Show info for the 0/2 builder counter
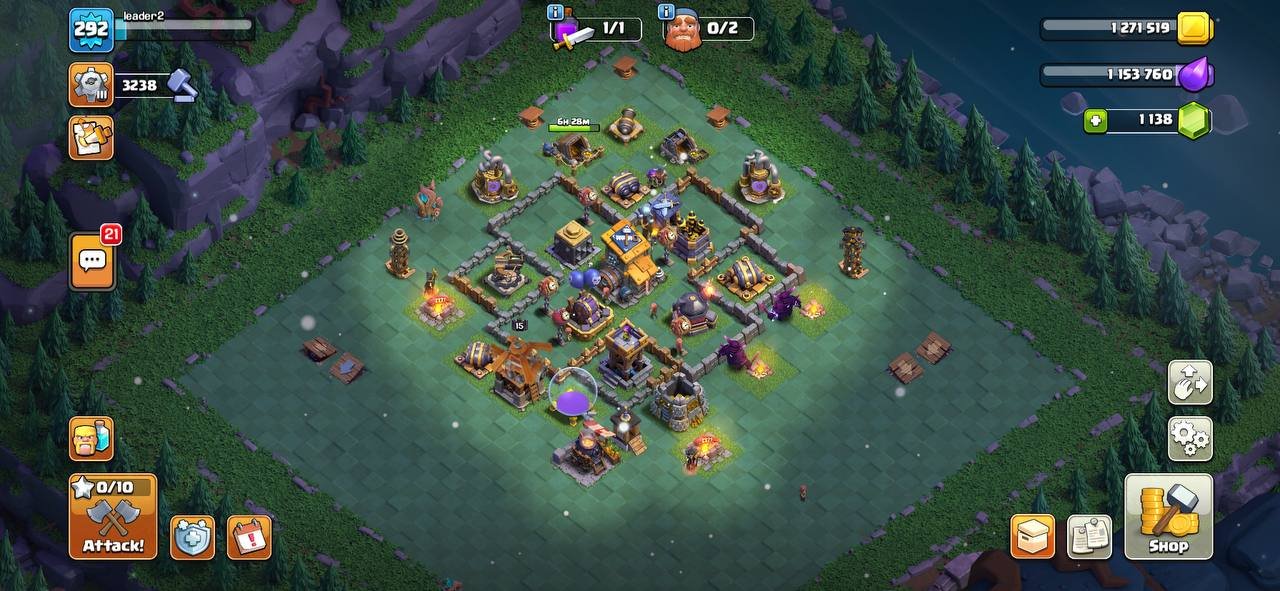The width and height of the screenshot is (1280, 591). 665,13
